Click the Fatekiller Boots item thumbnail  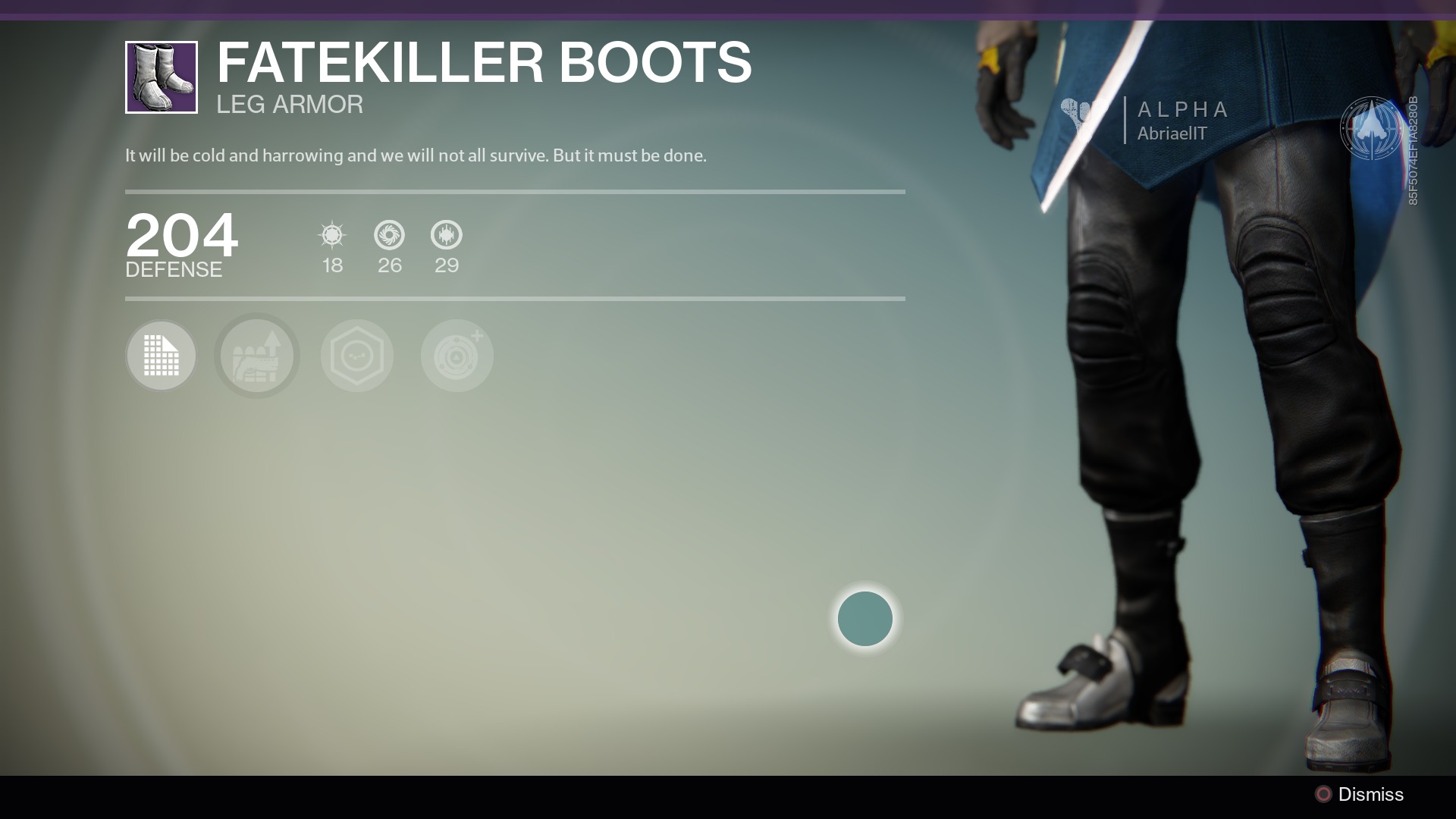162,77
